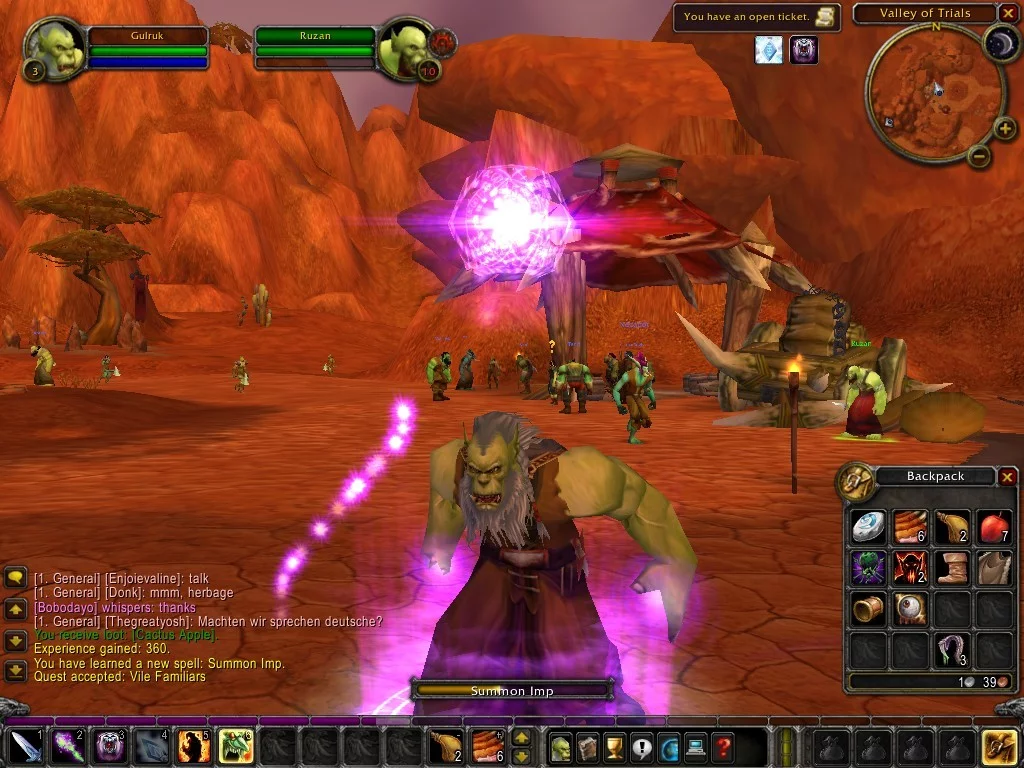Image resolution: width=1024 pixels, height=768 pixels.
Task: Close the Backpack window
Action: [1007, 477]
